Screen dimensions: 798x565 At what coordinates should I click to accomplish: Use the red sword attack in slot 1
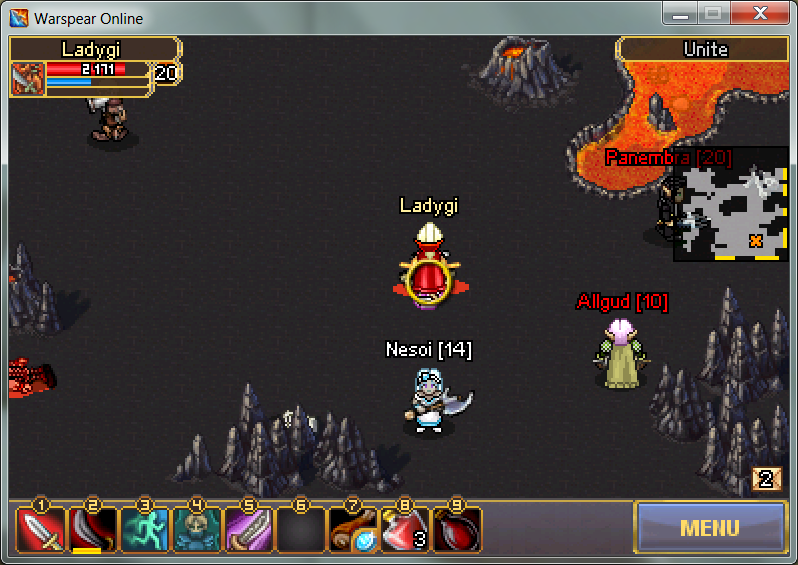(41, 530)
